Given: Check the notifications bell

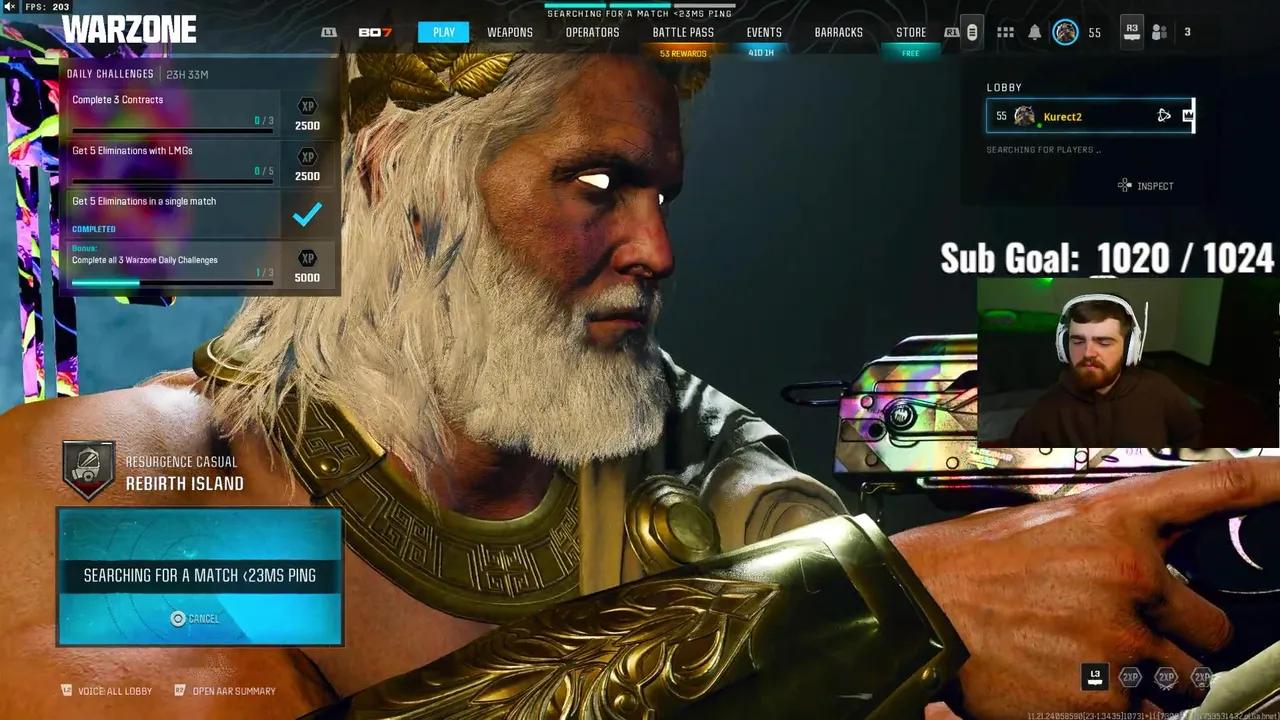Looking at the screenshot, I should click(x=1035, y=32).
